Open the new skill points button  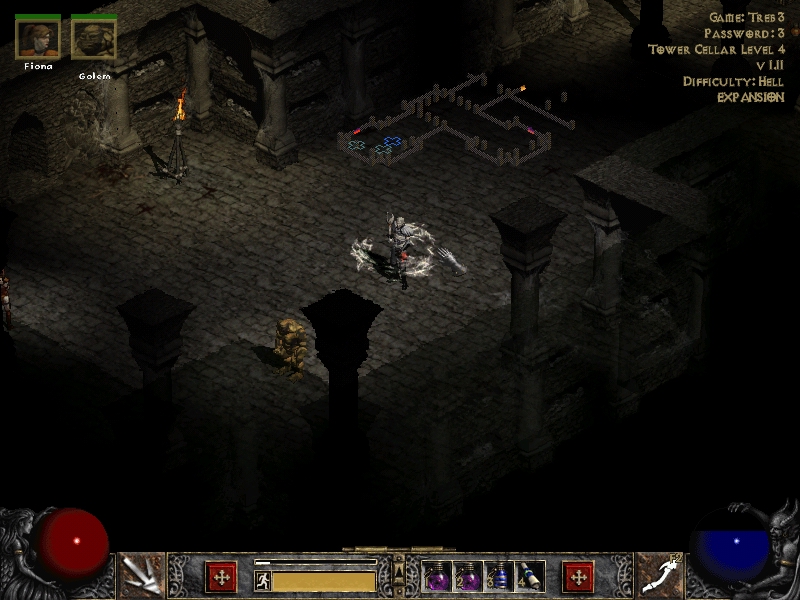tap(578, 576)
